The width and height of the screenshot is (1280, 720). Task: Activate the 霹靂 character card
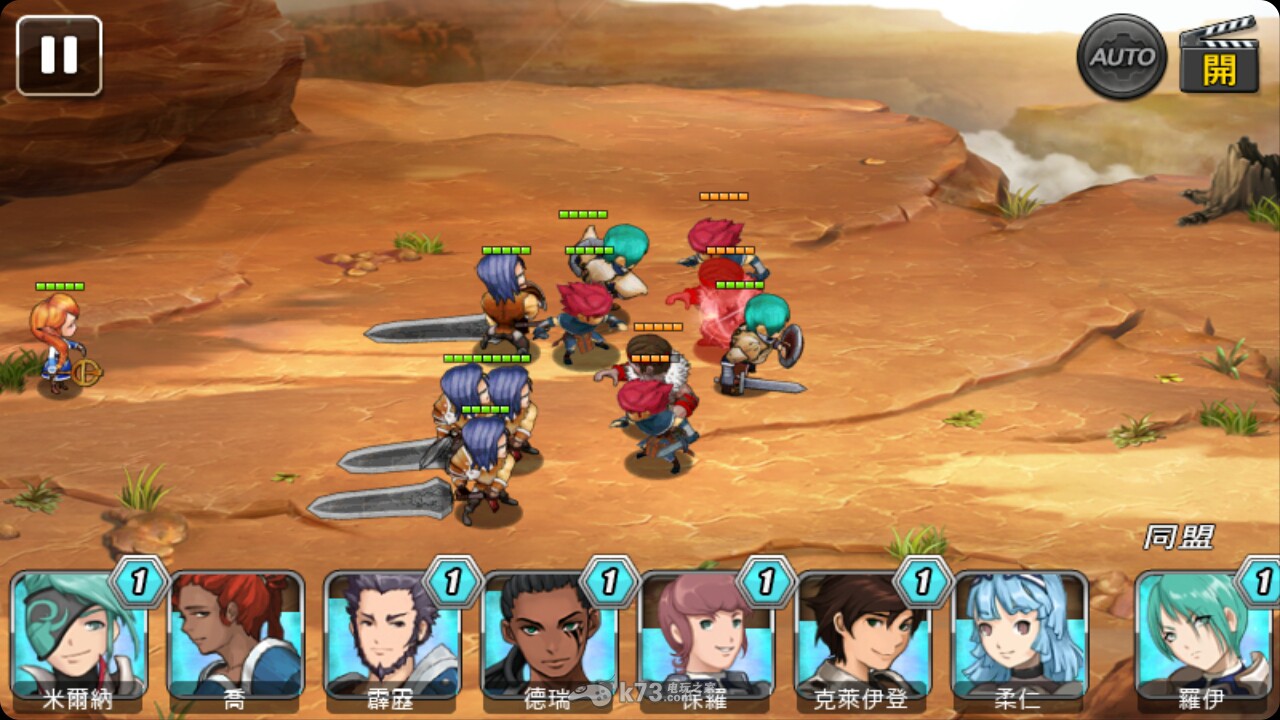pyautogui.click(x=392, y=635)
